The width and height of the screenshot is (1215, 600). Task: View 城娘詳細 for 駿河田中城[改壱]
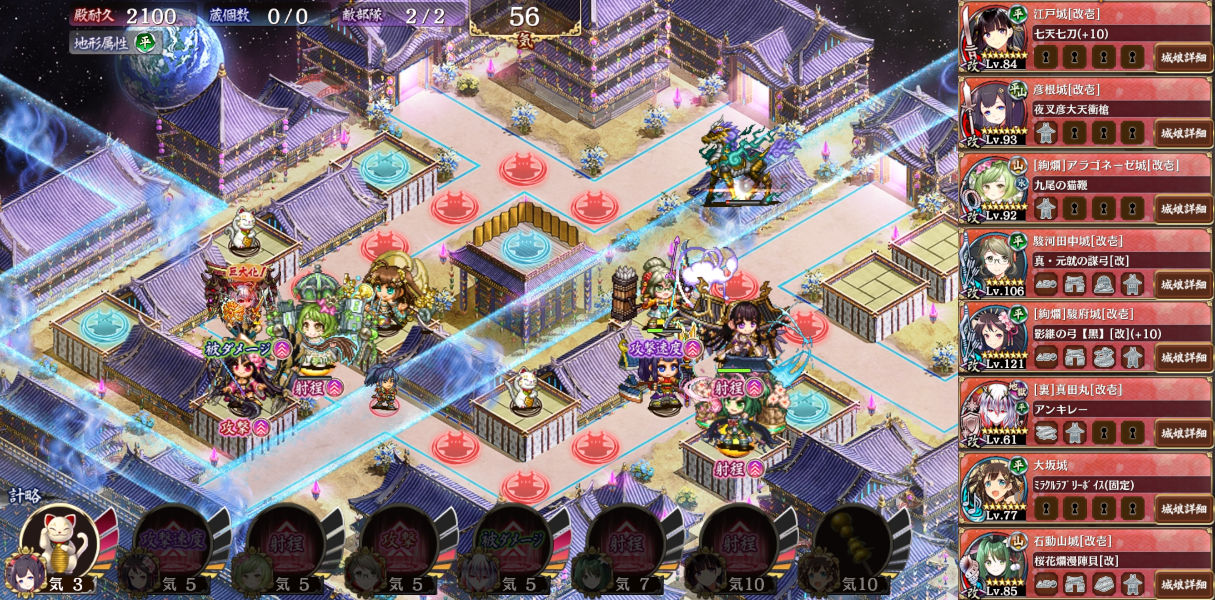(1183, 283)
